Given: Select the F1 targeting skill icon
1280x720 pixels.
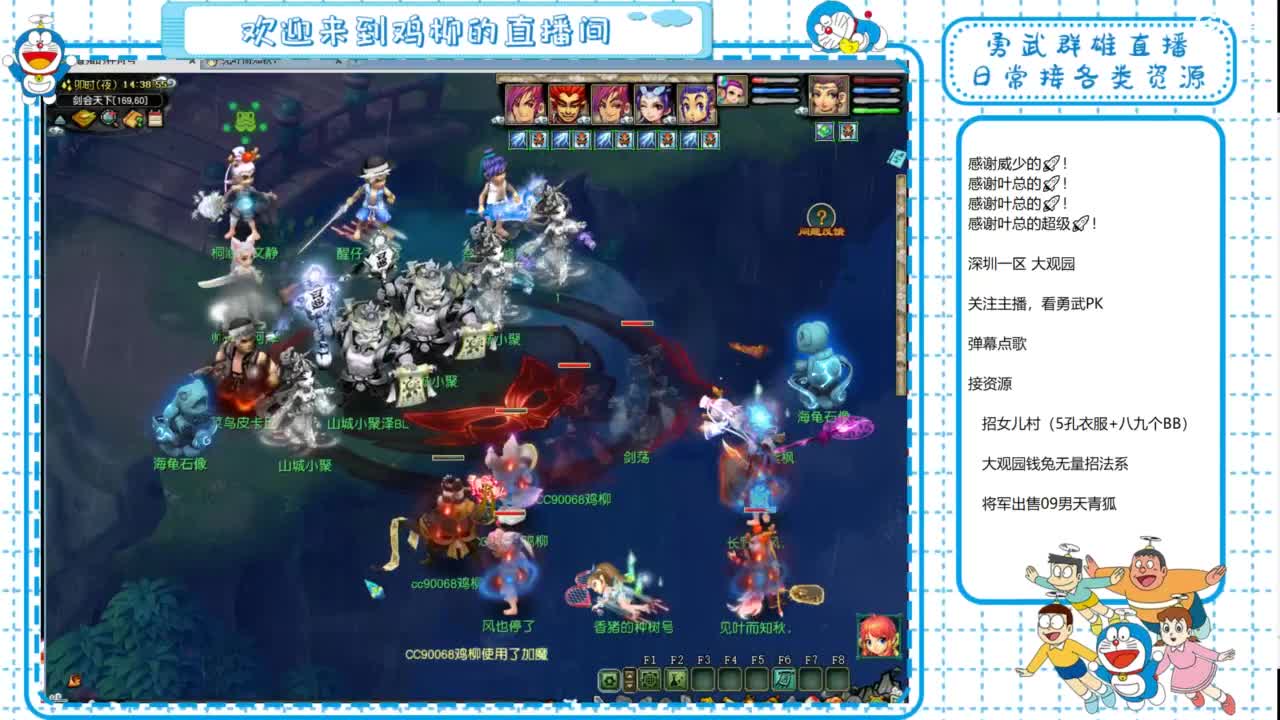Looking at the screenshot, I should coord(650,680).
